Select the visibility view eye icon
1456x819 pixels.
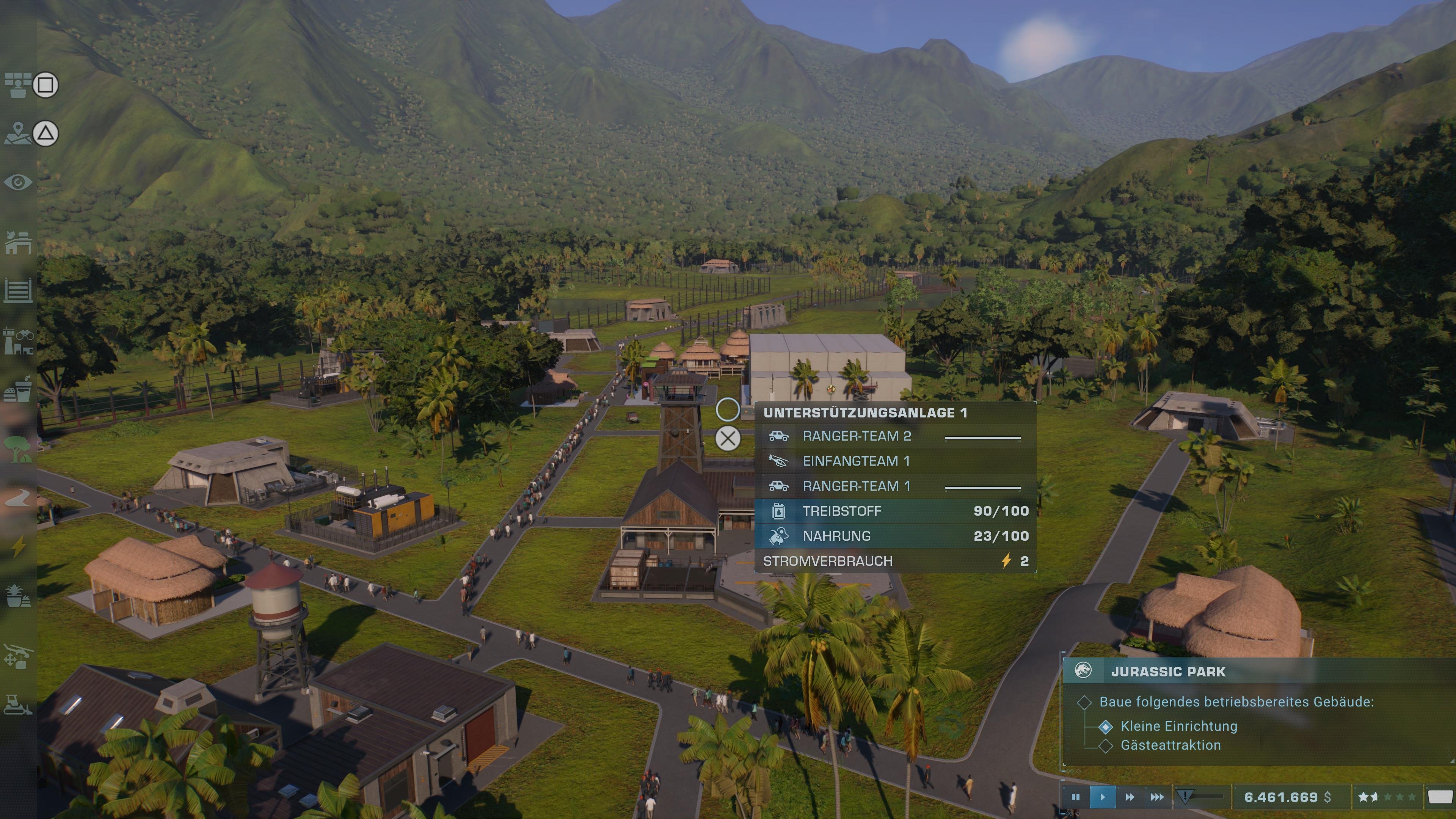click(17, 181)
